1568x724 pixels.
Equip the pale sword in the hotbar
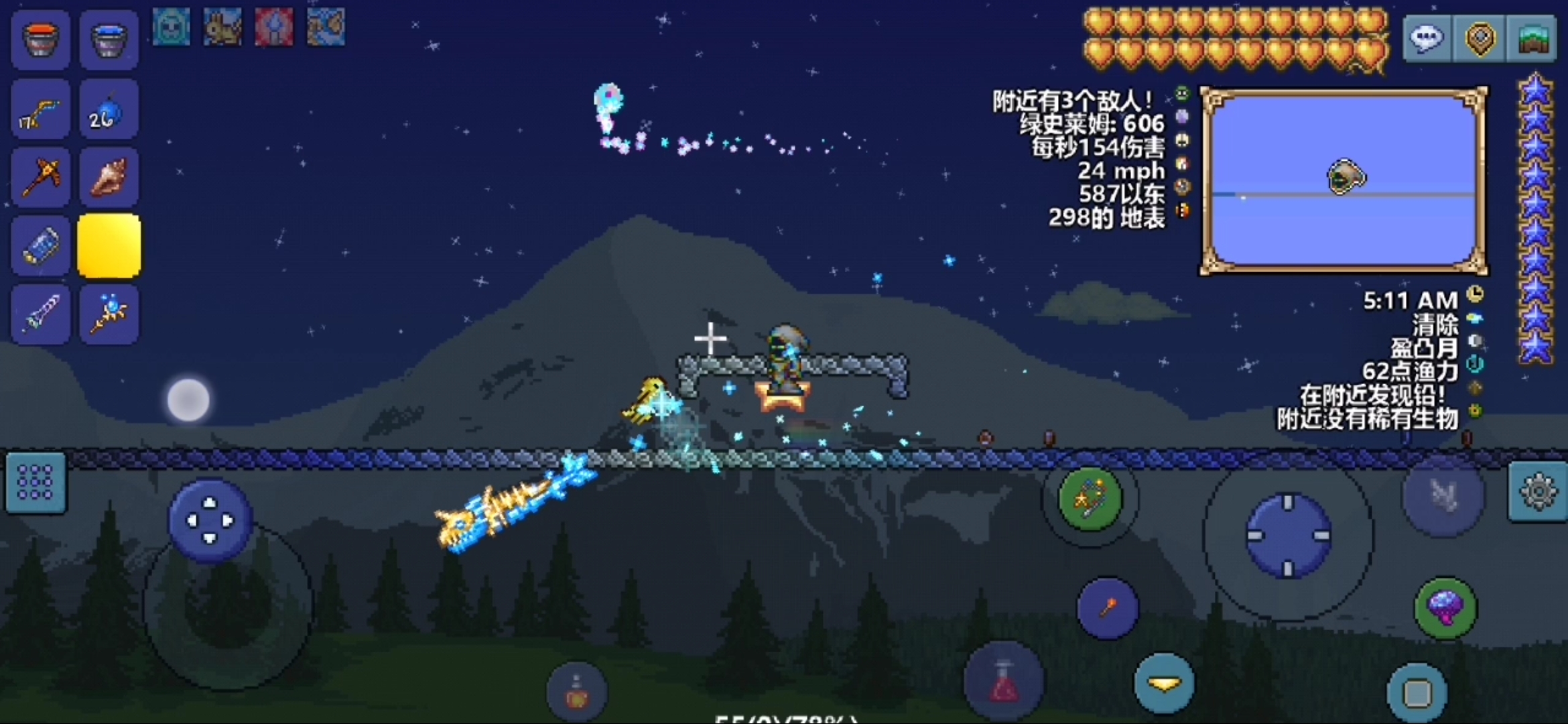pos(41,314)
